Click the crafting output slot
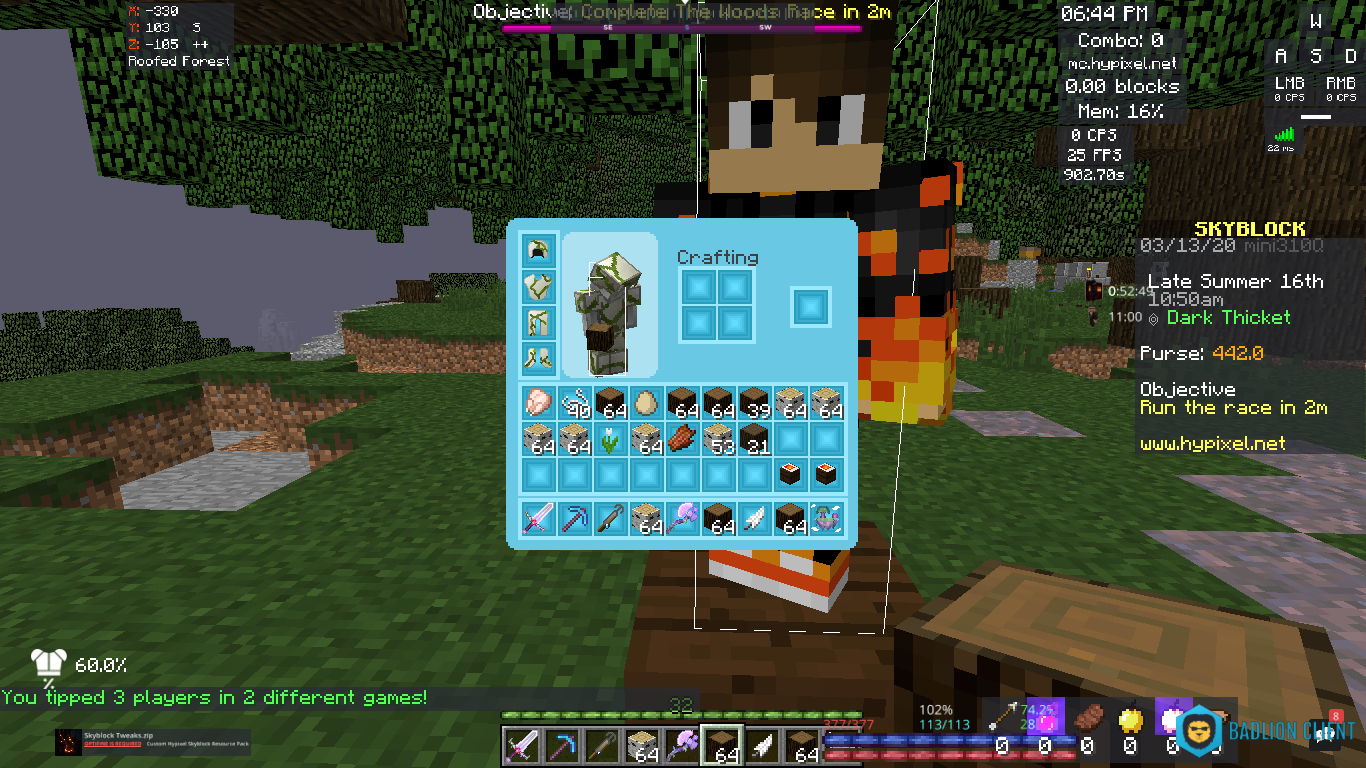 pos(811,307)
